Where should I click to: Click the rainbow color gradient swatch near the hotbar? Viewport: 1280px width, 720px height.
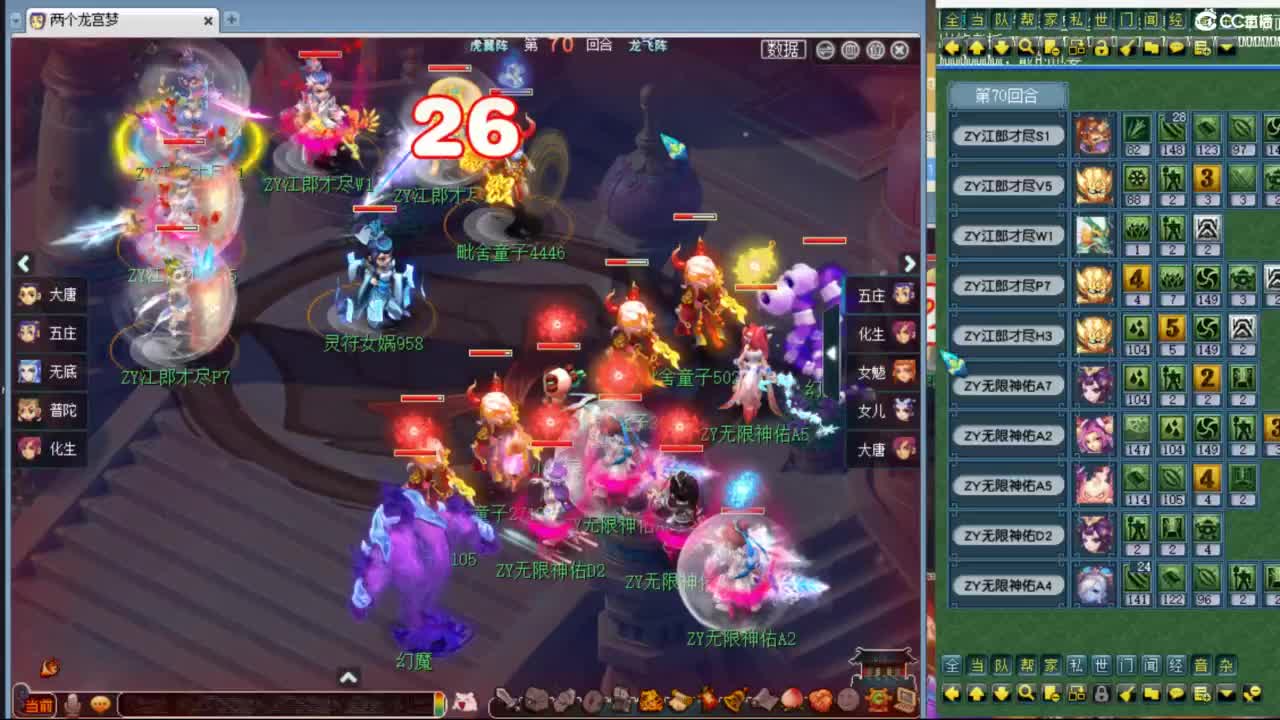pos(441,702)
